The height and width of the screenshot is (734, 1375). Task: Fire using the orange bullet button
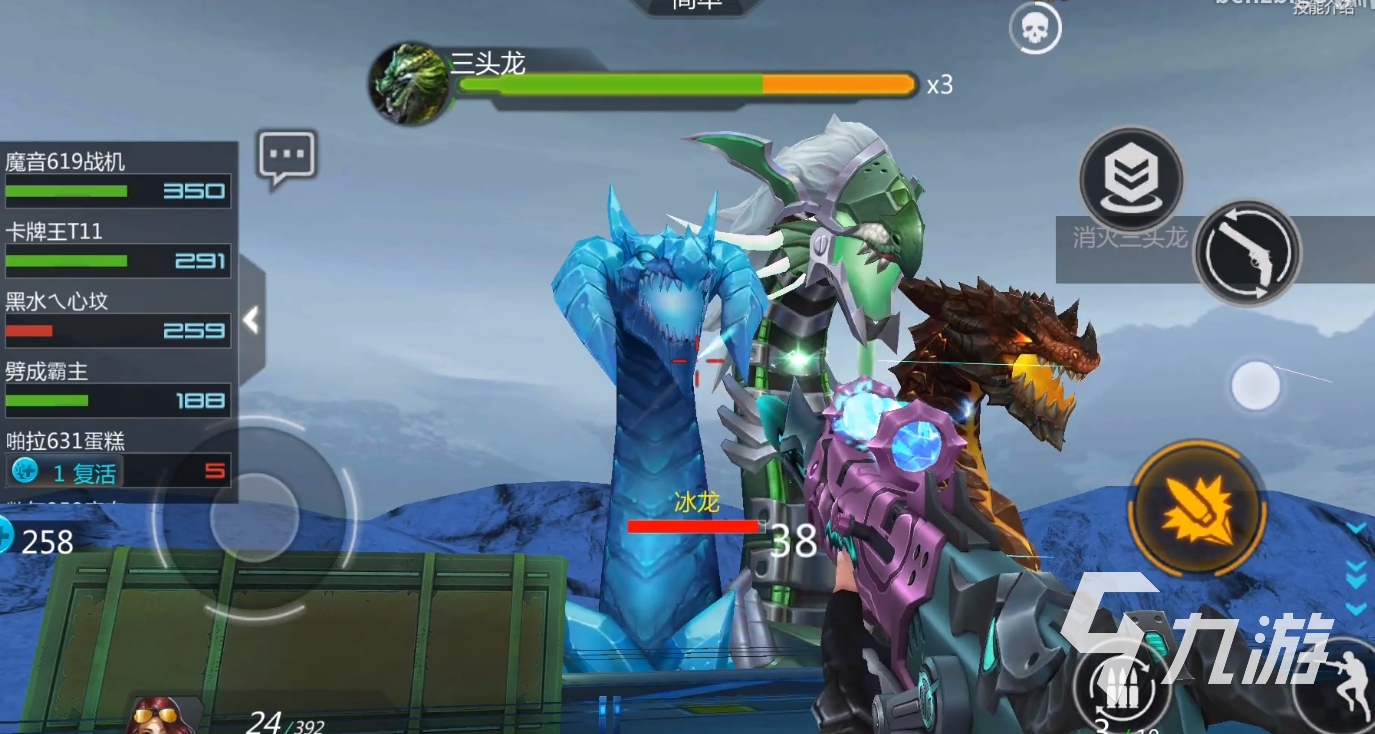click(x=1197, y=508)
